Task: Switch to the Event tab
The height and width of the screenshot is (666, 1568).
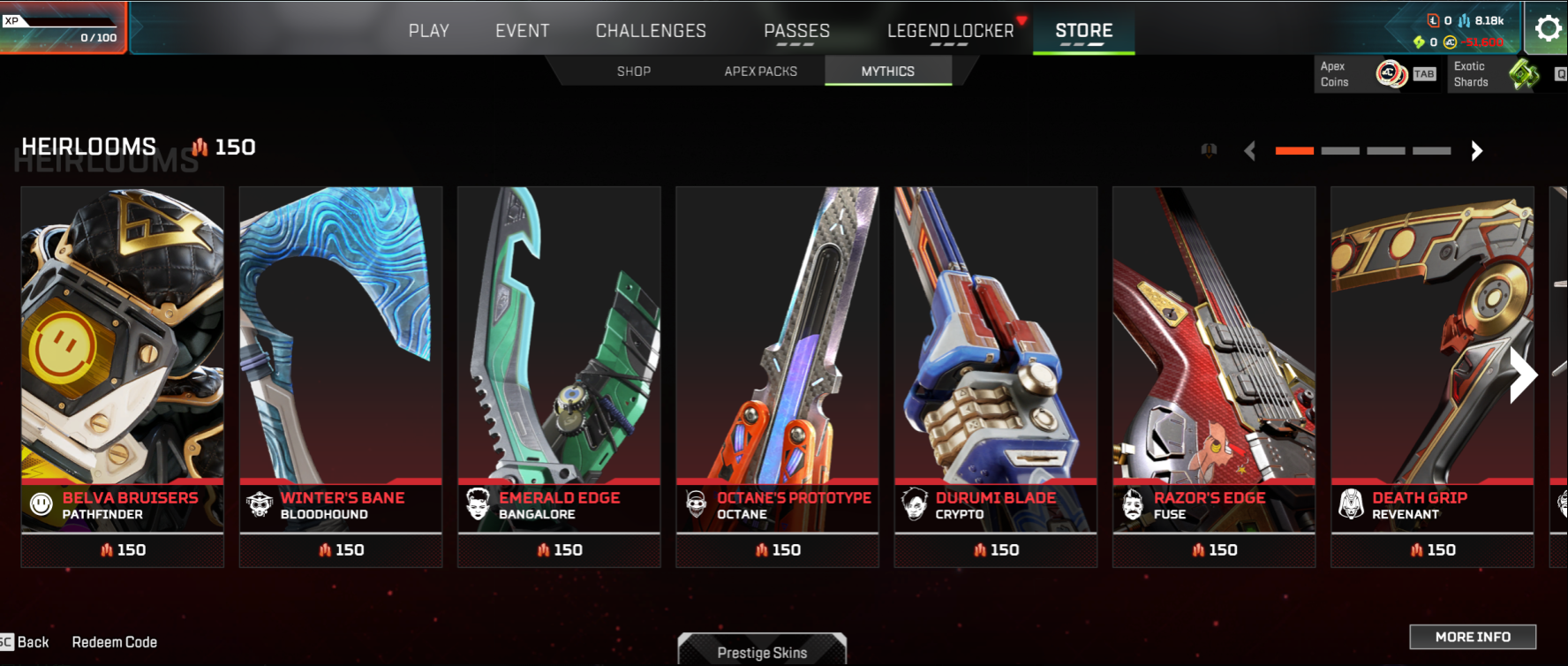Action: 522,31
